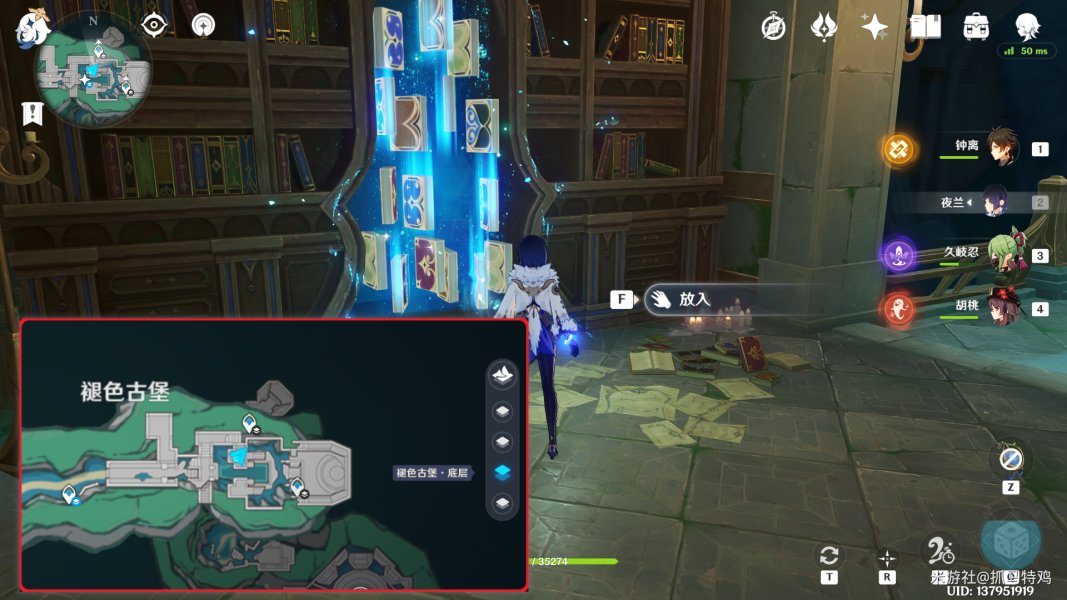Switch to party member 钟离
This screenshot has width=1067, height=600.
[x=1001, y=148]
